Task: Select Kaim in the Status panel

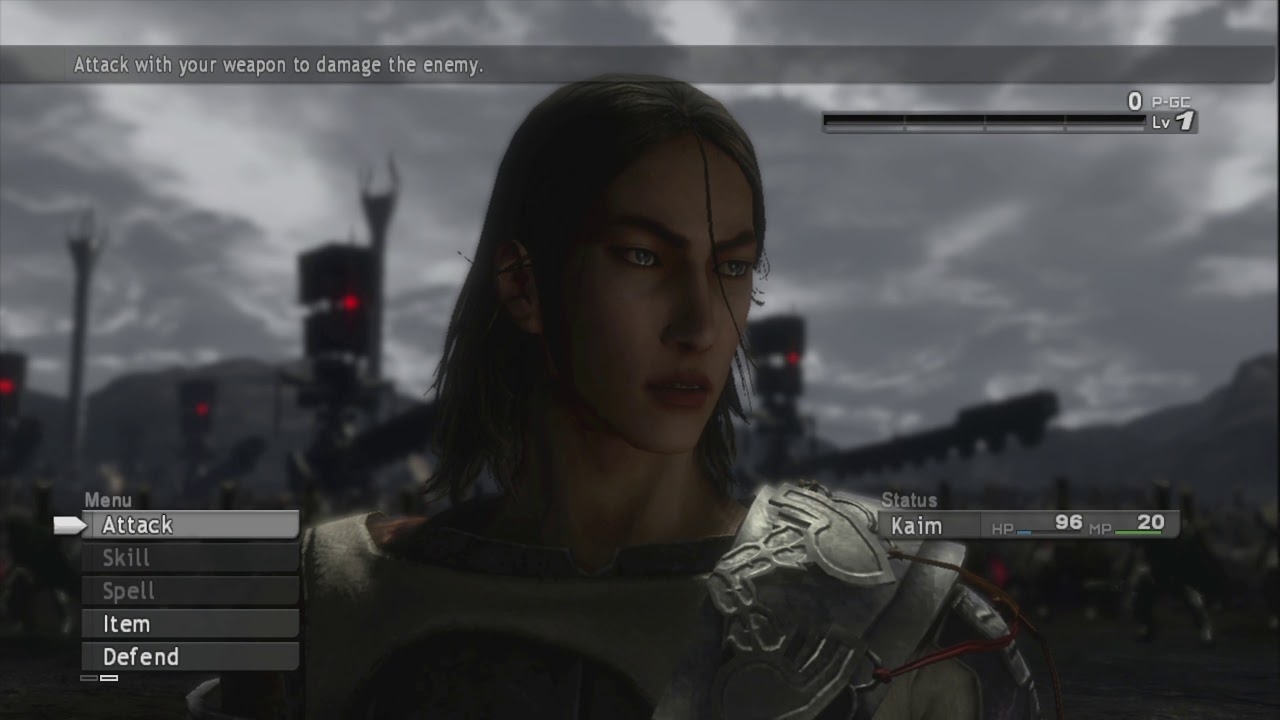Action: point(917,525)
